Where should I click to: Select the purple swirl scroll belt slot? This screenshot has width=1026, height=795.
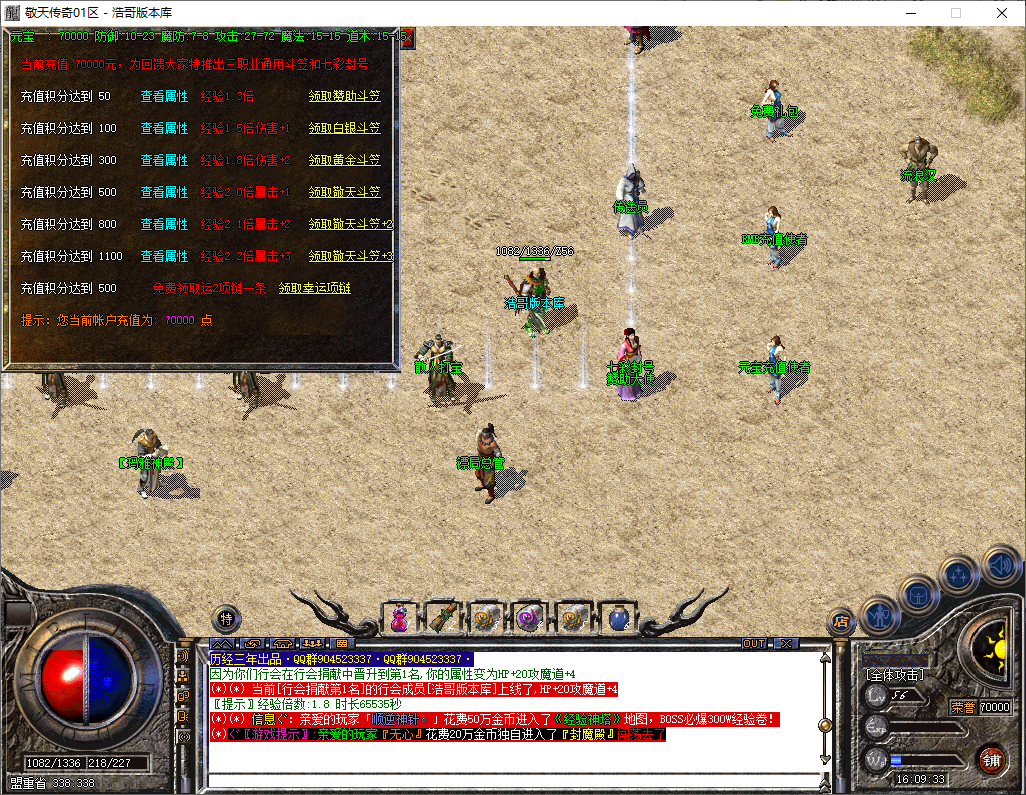[x=528, y=619]
